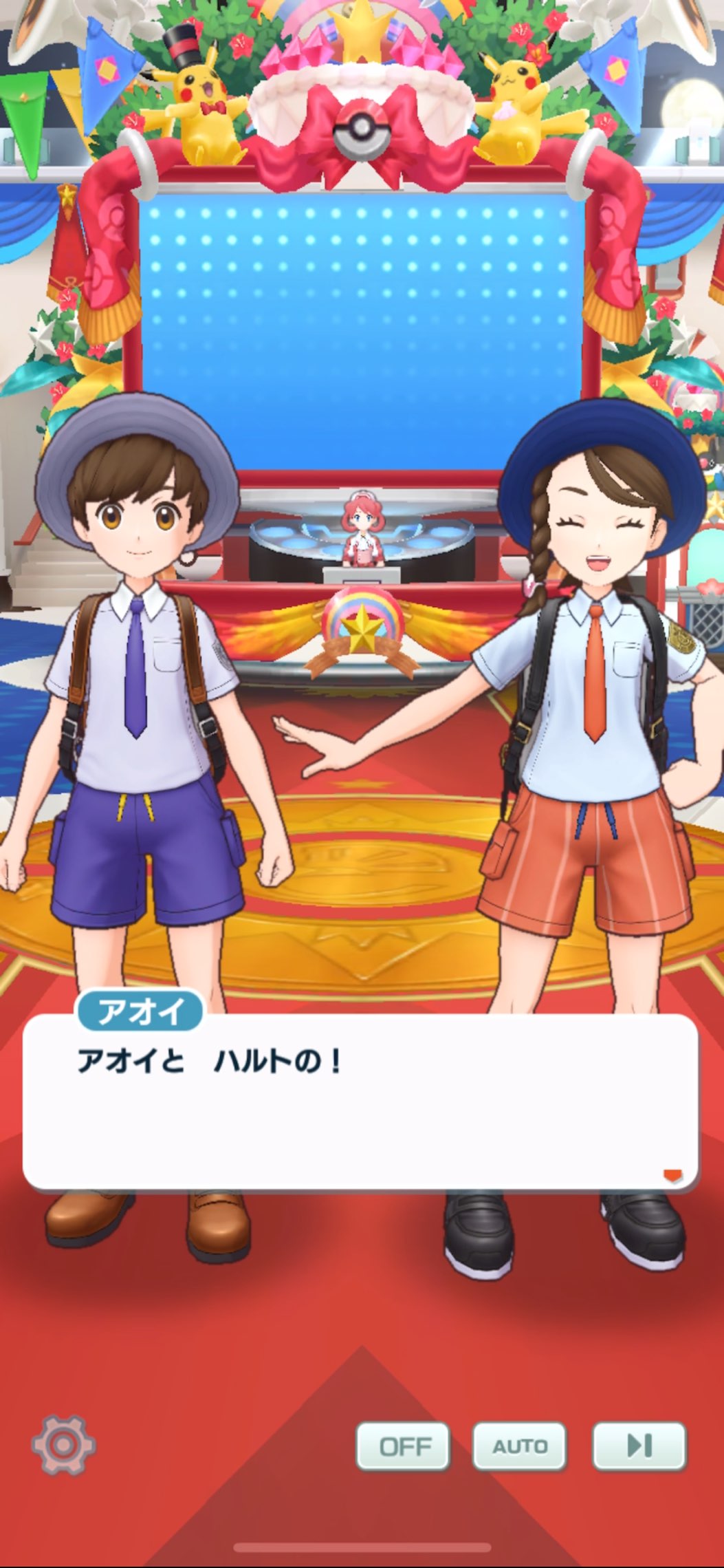The image size is (724, 1568).
Task: Open settings with the gear icon
Action: tap(63, 1446)
